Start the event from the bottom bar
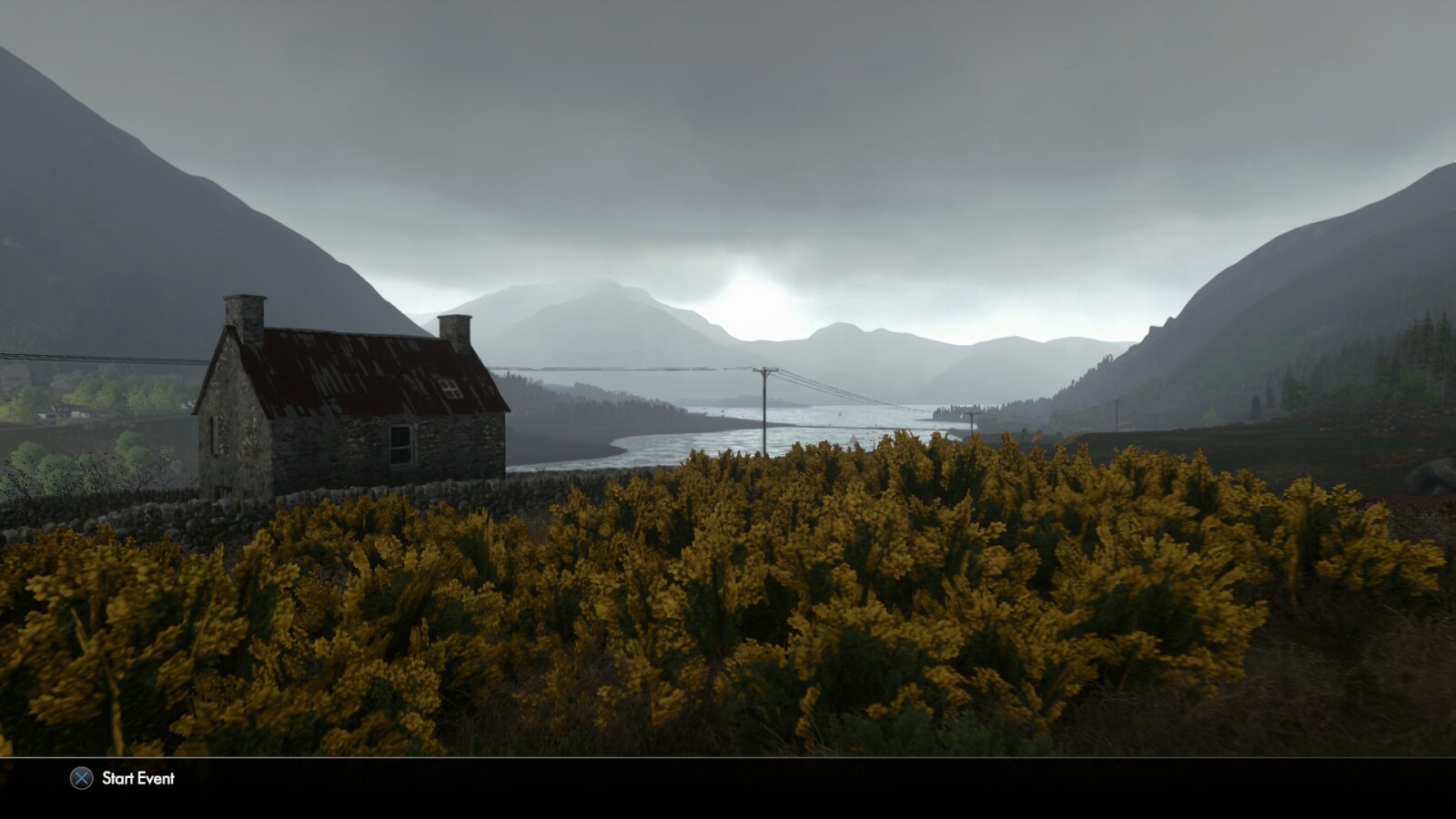Screen dimensions: 1456x819 pyautogui.click(x=123, y=778)
